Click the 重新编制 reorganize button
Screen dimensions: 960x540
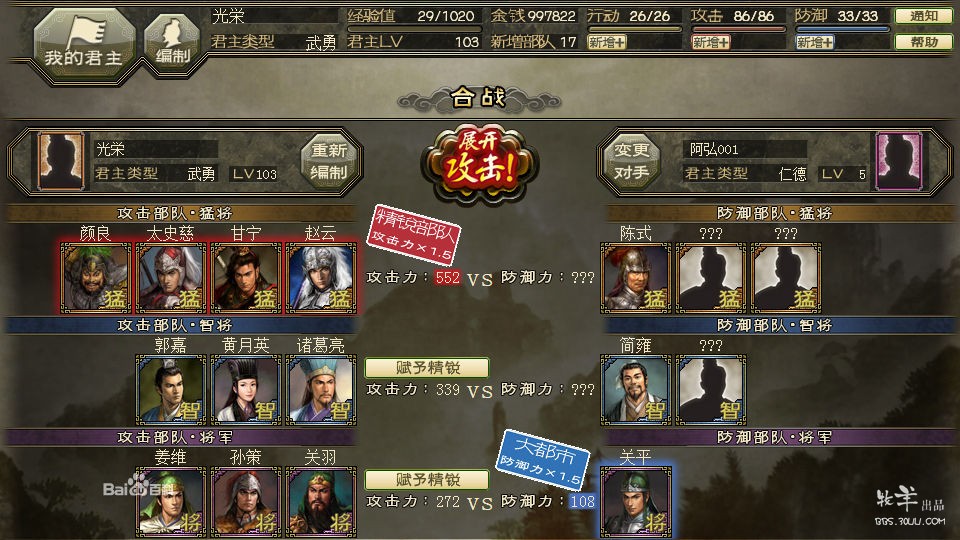329,161
